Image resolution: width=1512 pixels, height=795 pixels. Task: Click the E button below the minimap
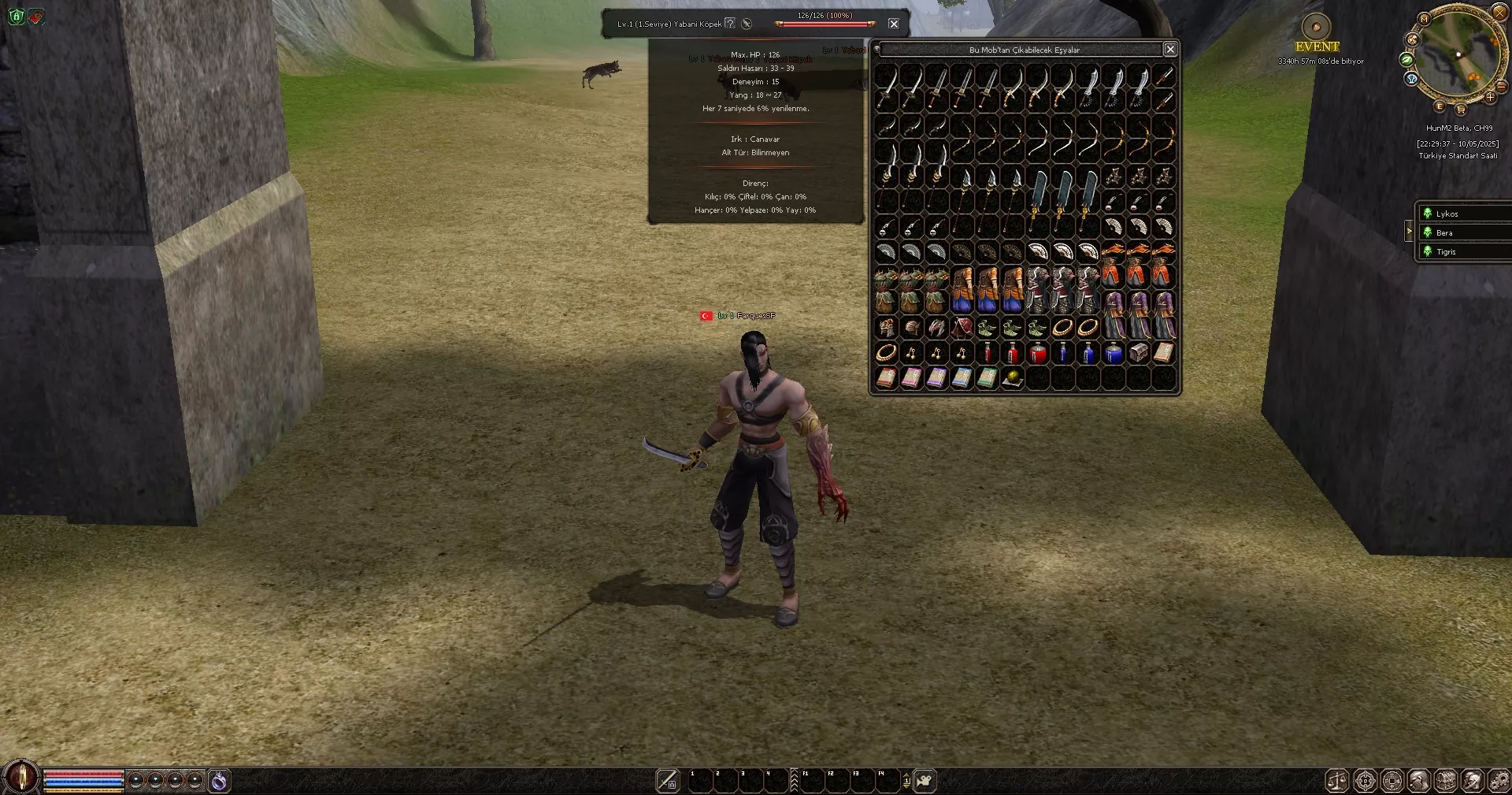[1440, 106]
